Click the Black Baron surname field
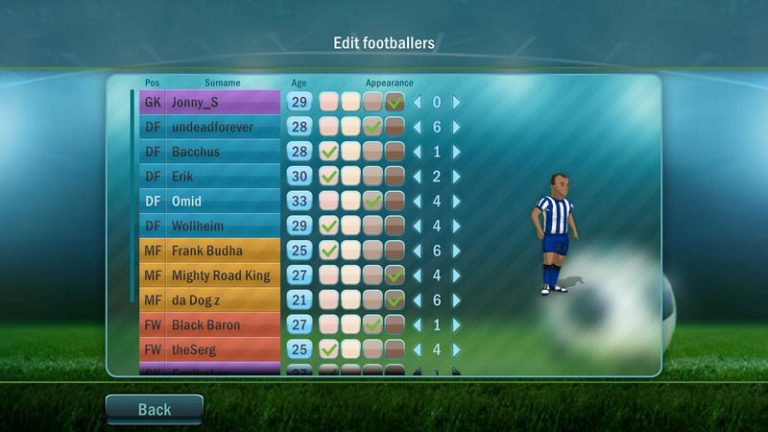 click(222, 325)
